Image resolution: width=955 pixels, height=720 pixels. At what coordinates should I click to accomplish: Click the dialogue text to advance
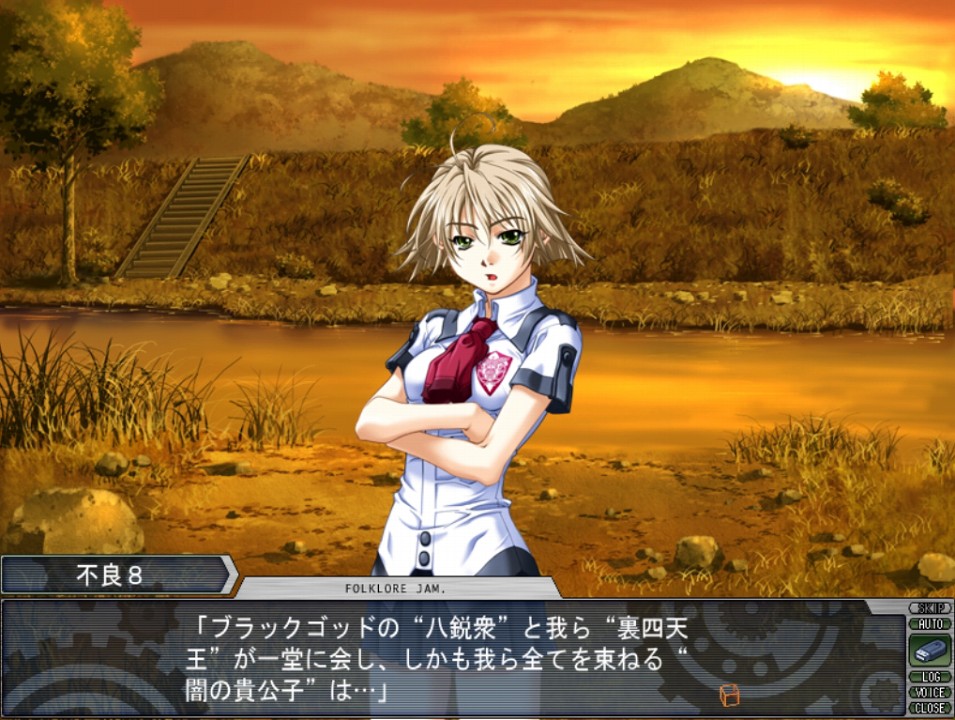450,658
